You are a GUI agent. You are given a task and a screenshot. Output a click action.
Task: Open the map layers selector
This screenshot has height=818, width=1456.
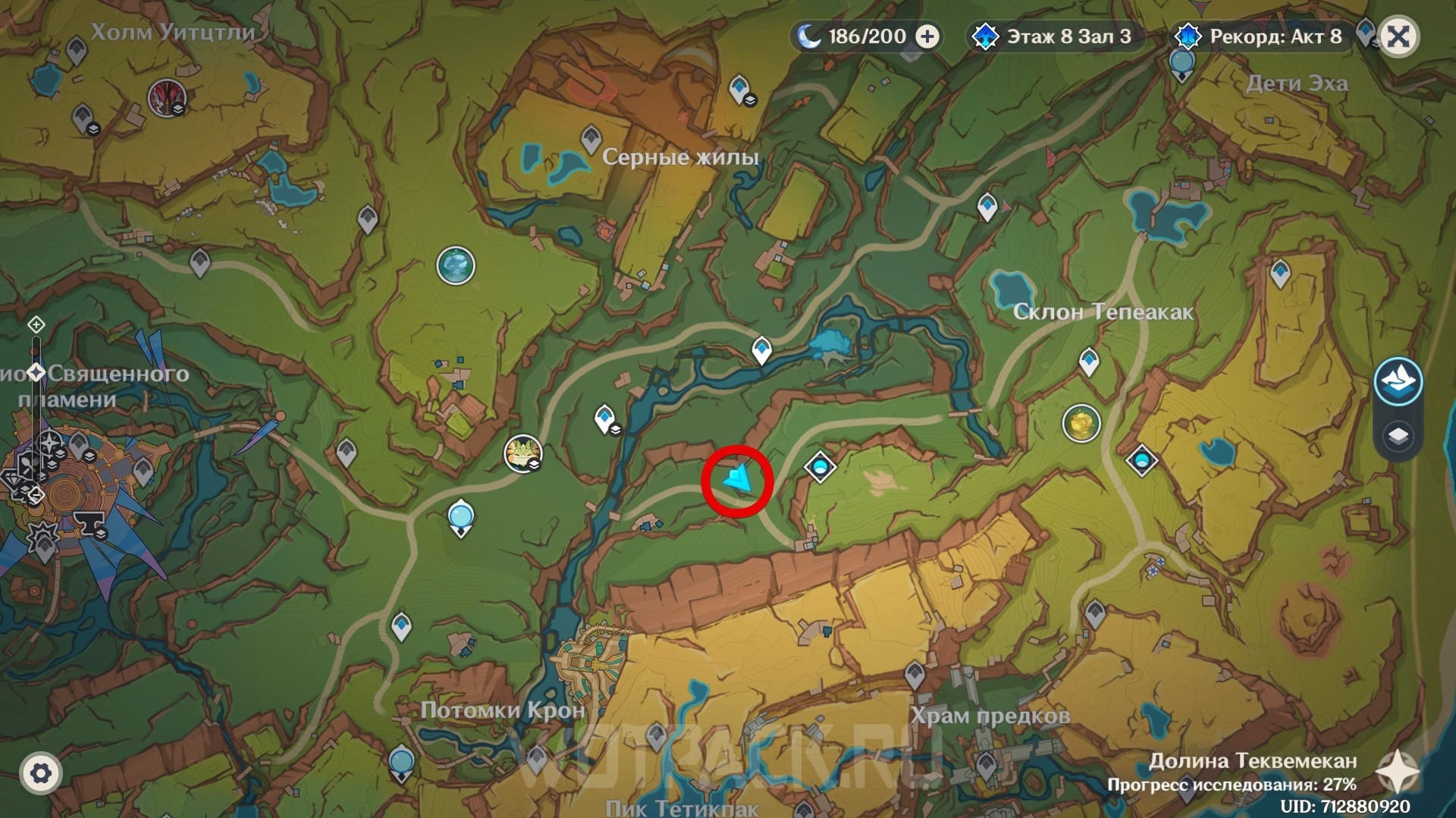1398,437
